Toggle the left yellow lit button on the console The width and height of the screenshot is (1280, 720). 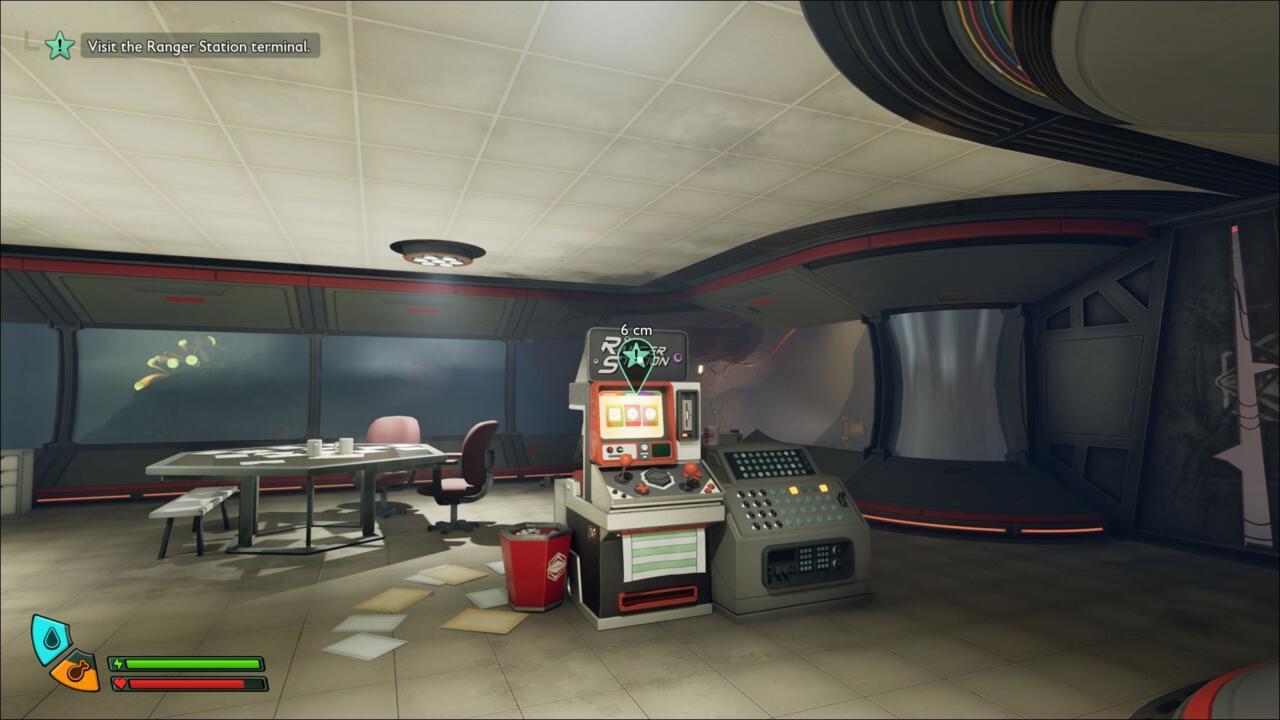[793, 489]
